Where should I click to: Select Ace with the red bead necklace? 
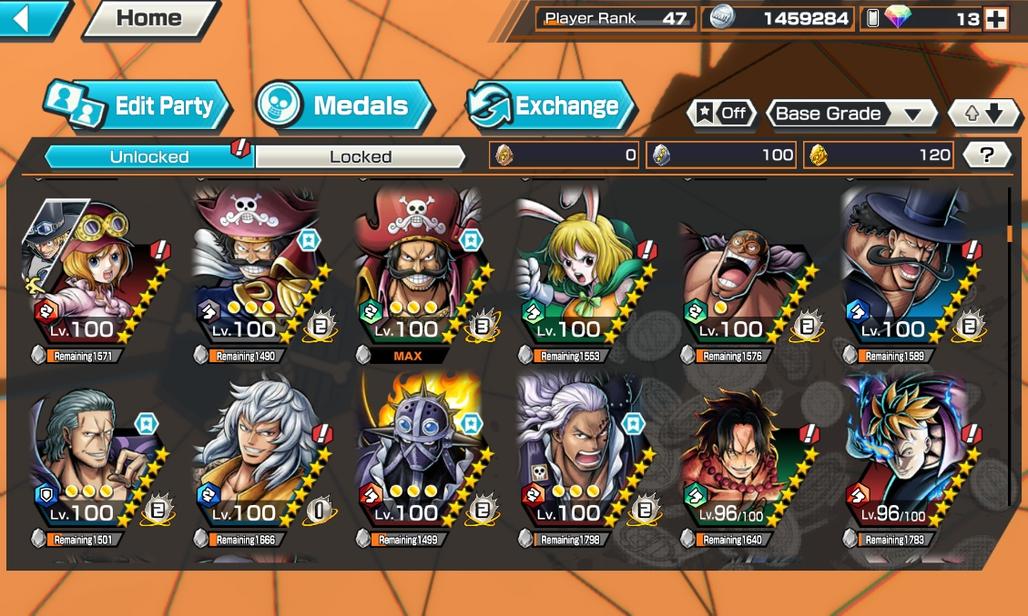[x=742, y=455]
